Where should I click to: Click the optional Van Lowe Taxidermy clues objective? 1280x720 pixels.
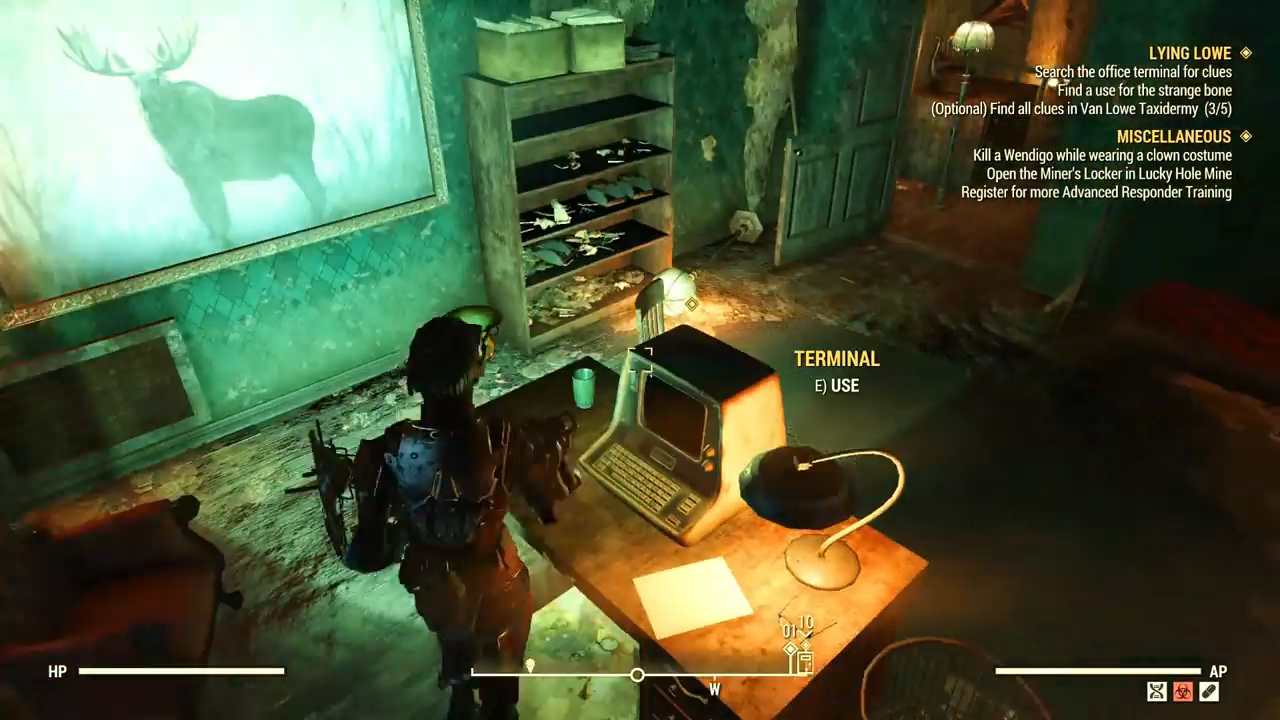[1081, 109]
